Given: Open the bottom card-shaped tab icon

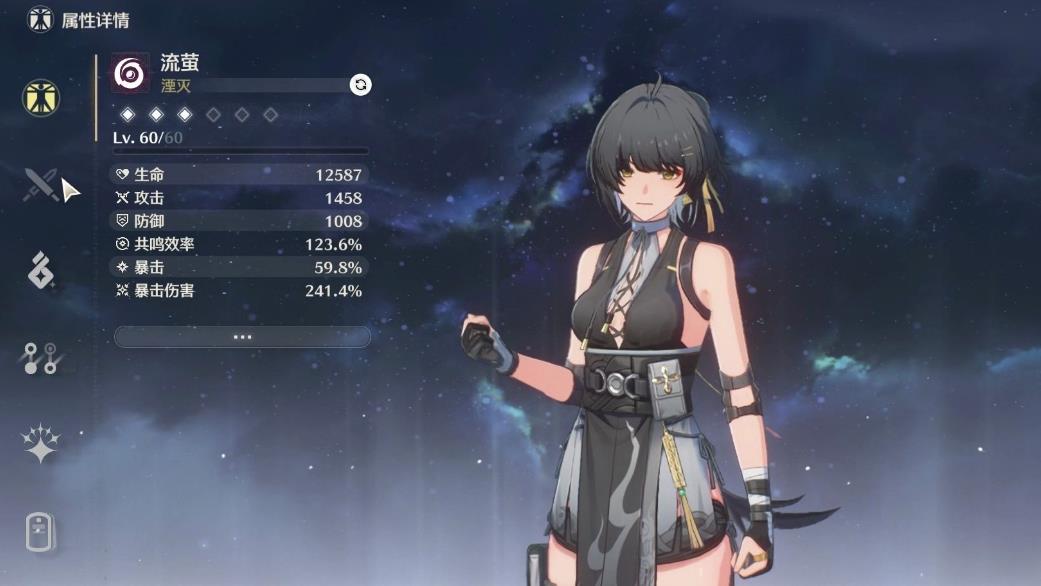Looking at the screenshot, I should [x=41, y=530].
